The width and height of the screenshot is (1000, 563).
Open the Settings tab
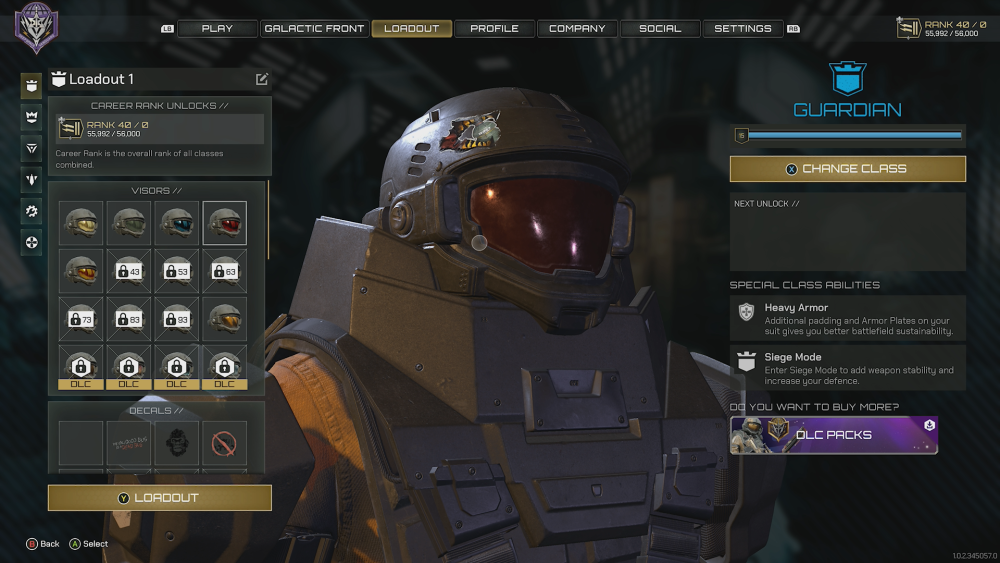point(743,29)
